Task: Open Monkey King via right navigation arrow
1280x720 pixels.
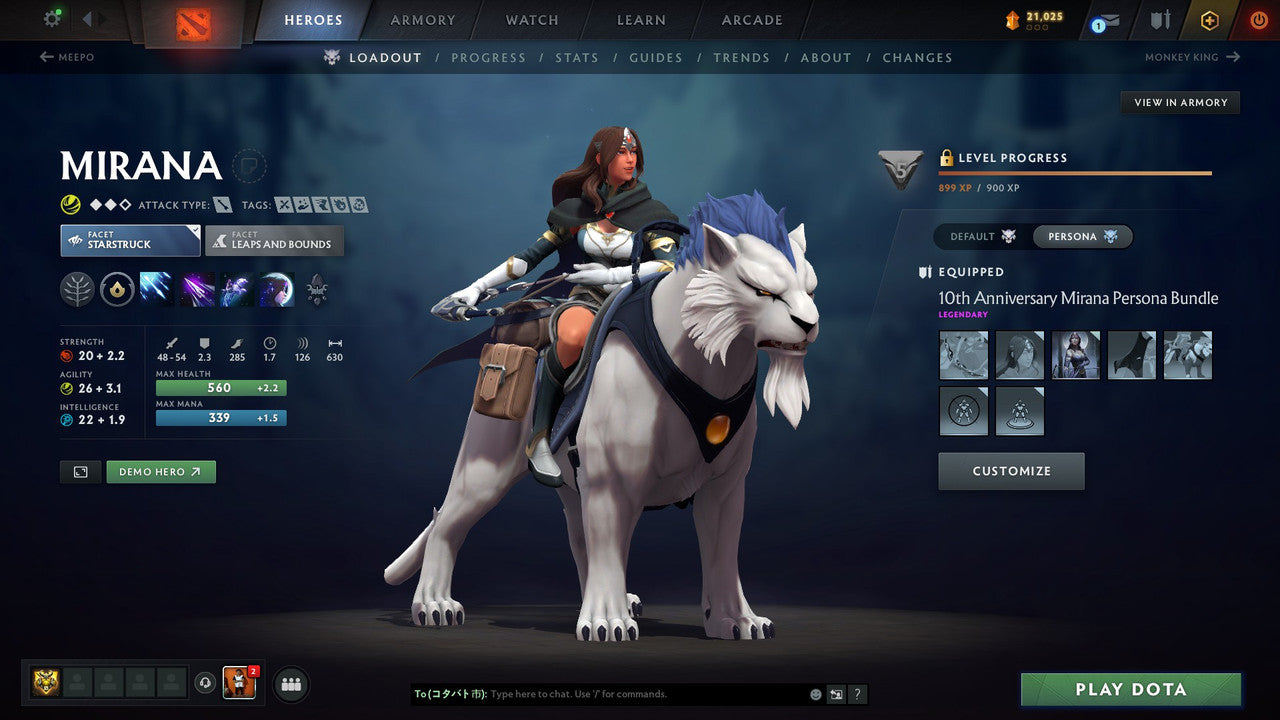Action: click(x=1235, y=57)
